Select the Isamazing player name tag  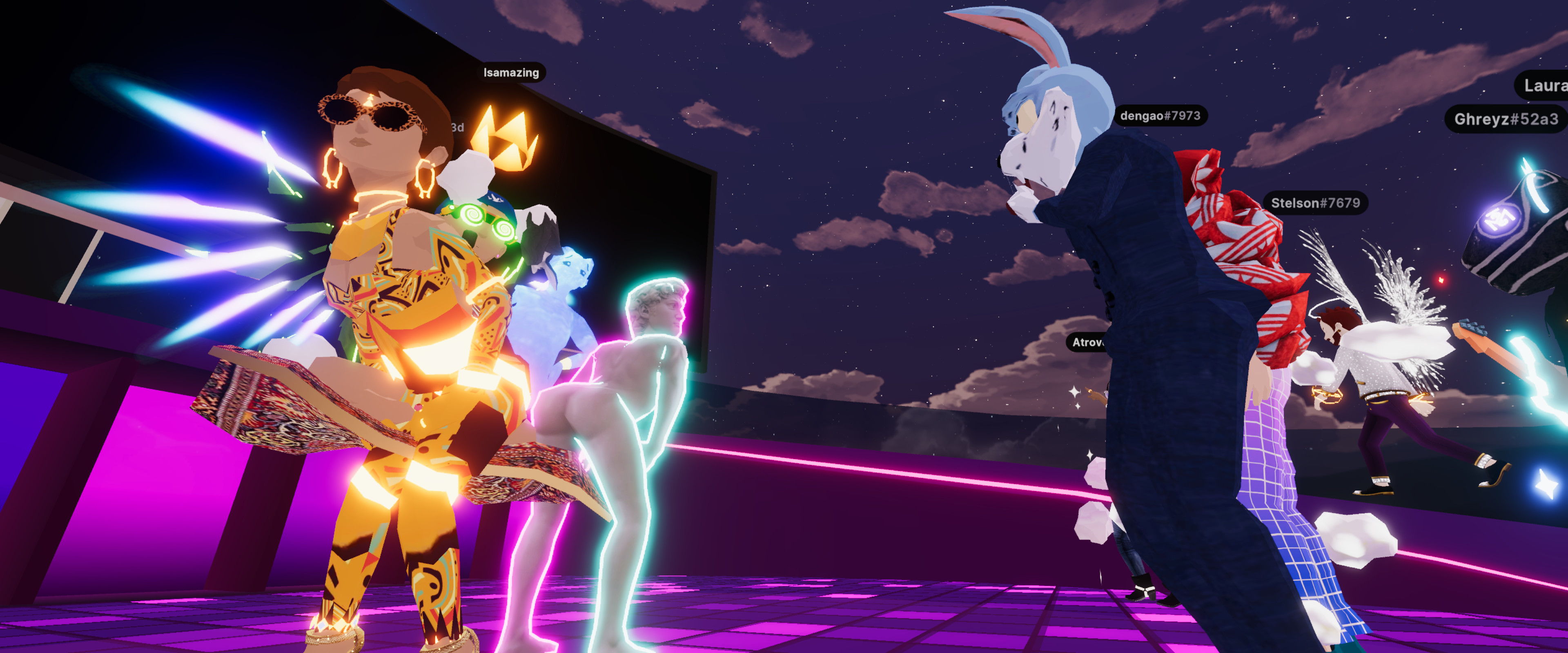pos(511,72)
